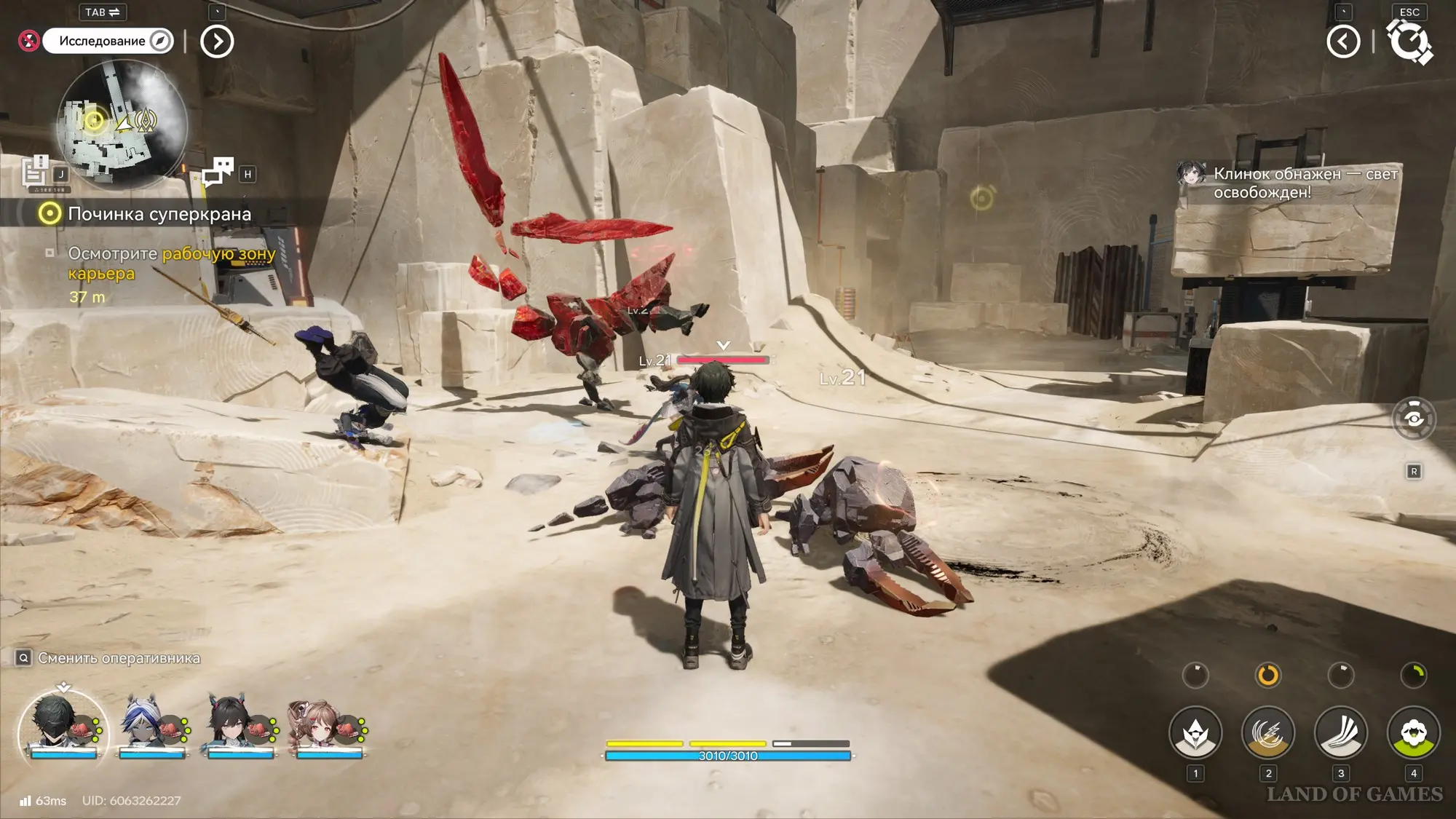The width and height of the screenshot is (1456, 819).
Task: Activate the third slash-marks skill icon
Action: point(1340,733)
